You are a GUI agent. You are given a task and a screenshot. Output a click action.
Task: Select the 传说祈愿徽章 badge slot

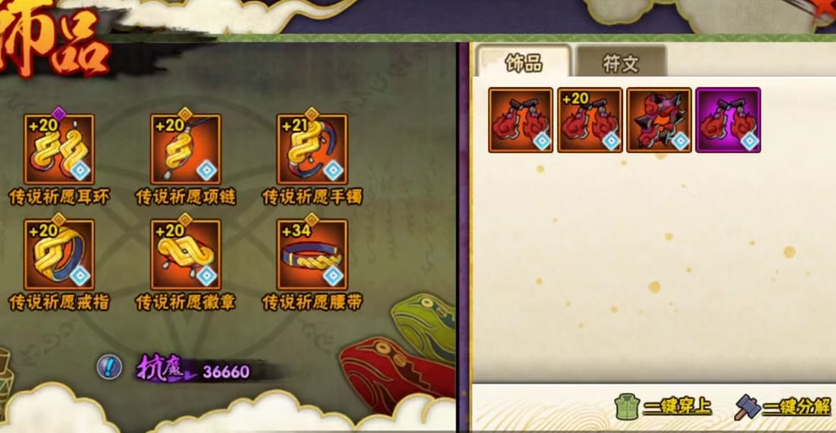[x=186, y=254]
